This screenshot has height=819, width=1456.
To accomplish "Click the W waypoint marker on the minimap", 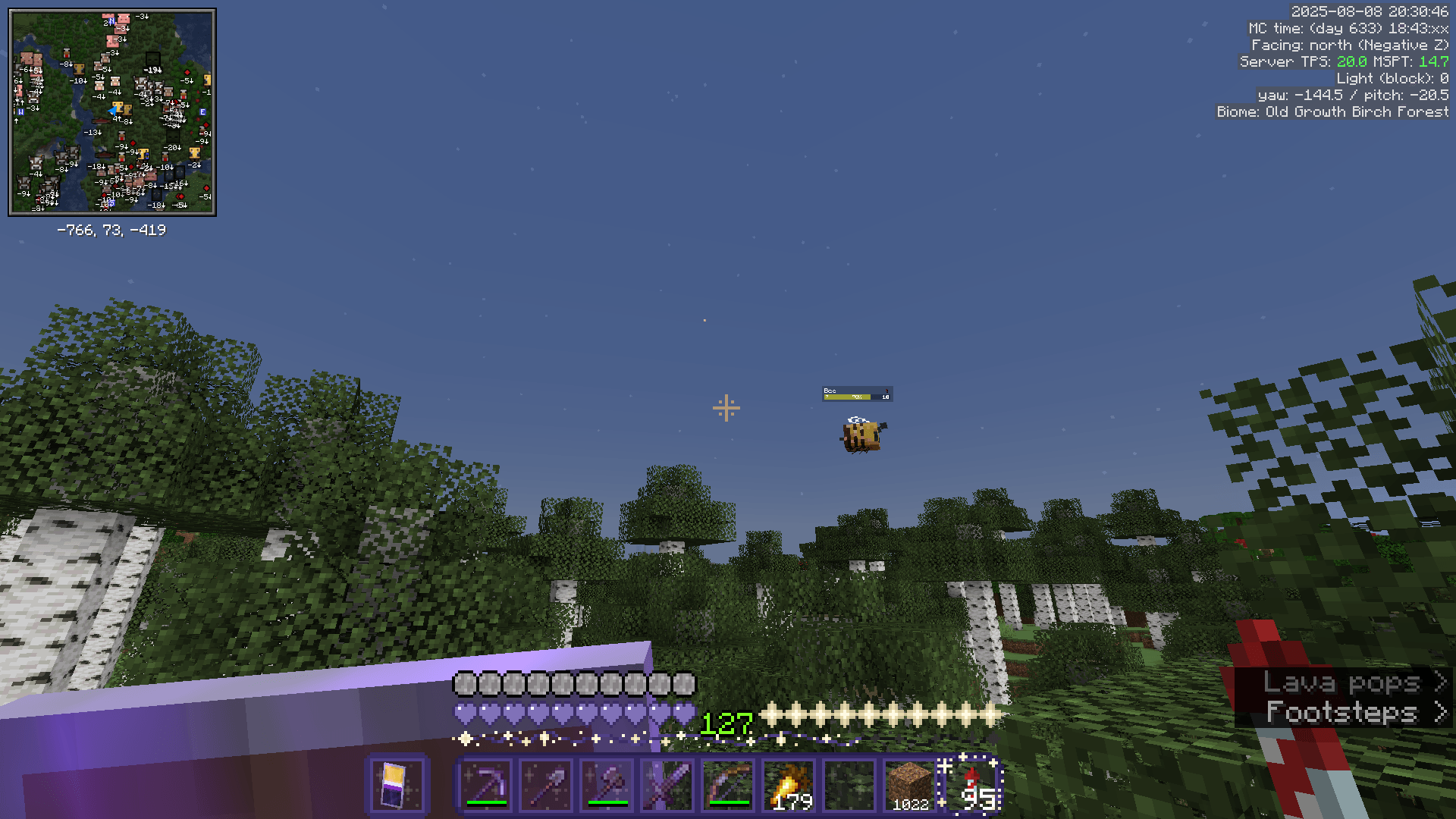I will (x=20, y=111).
